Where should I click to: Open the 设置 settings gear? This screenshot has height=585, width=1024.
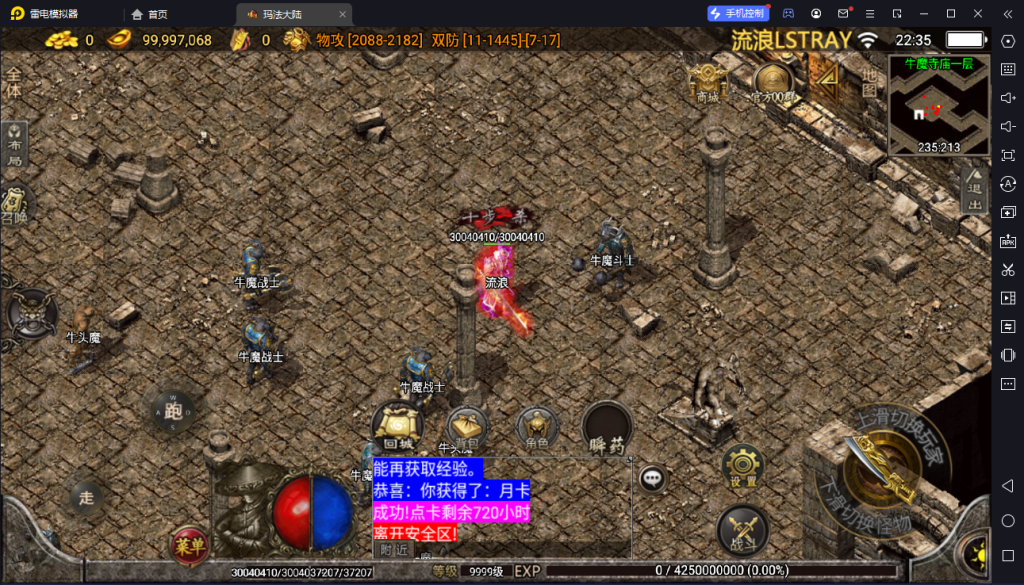tap(743, 466)
